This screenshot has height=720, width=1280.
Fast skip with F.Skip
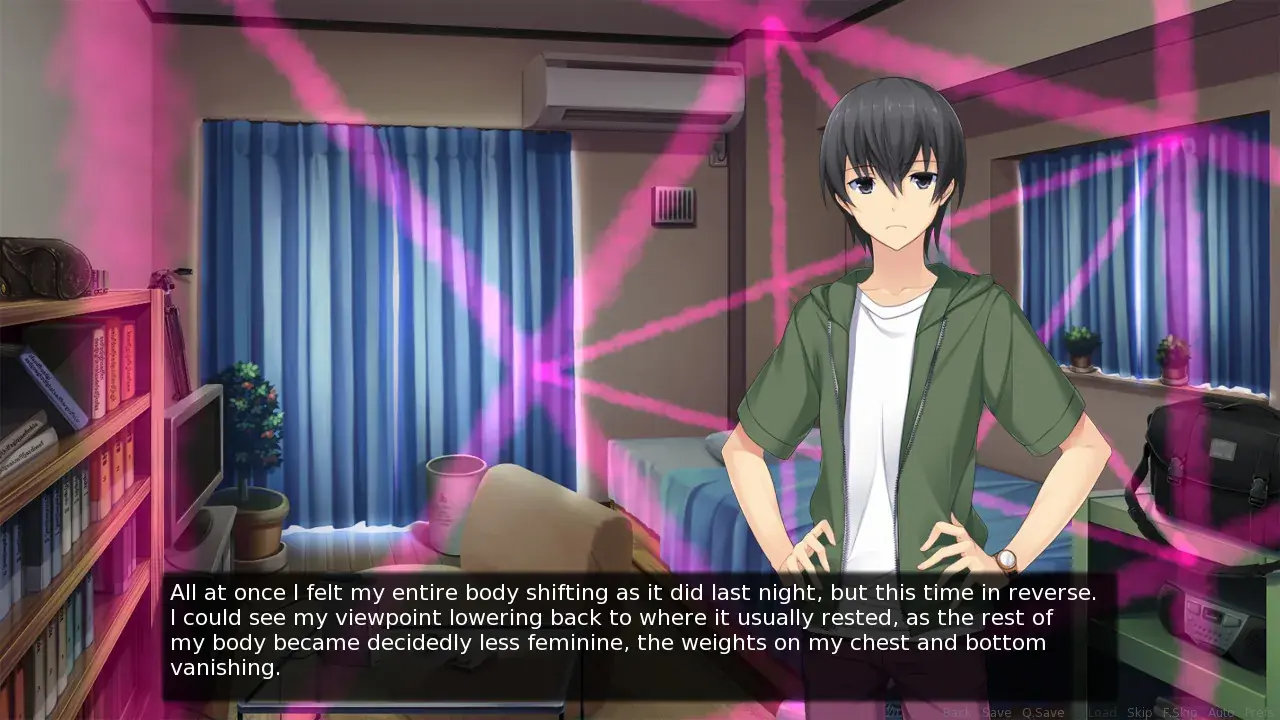click(x=1179, y=712)
